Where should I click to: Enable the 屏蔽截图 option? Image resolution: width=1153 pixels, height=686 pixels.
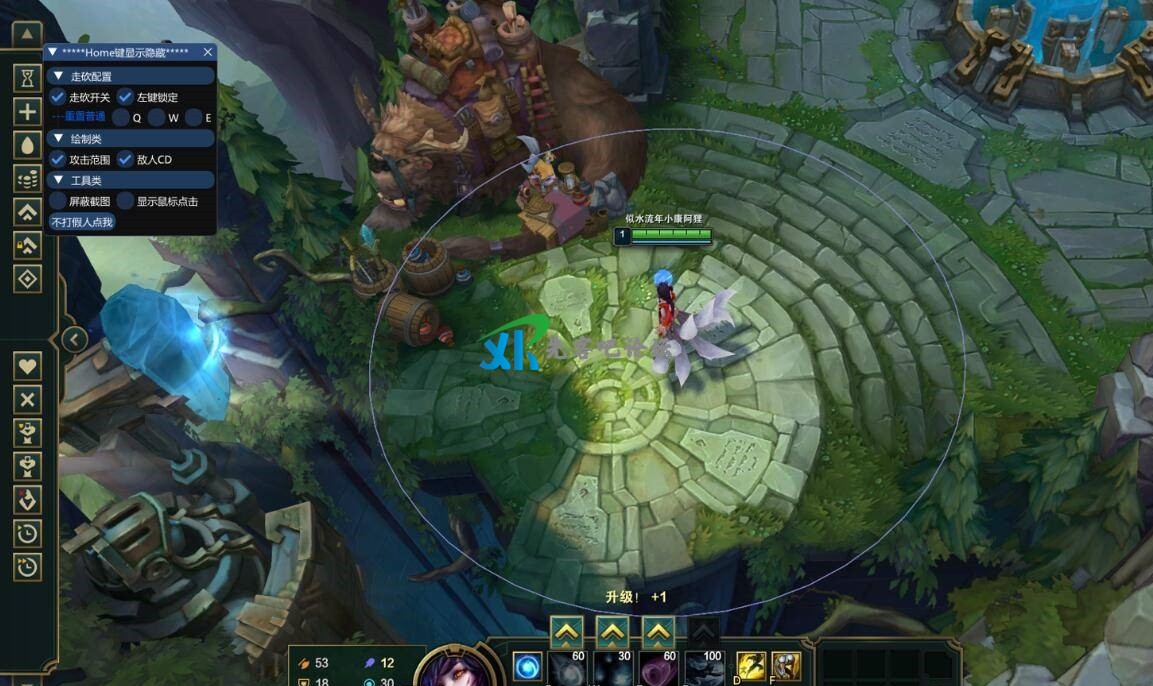pyautogui.click(x=58, y=201)
